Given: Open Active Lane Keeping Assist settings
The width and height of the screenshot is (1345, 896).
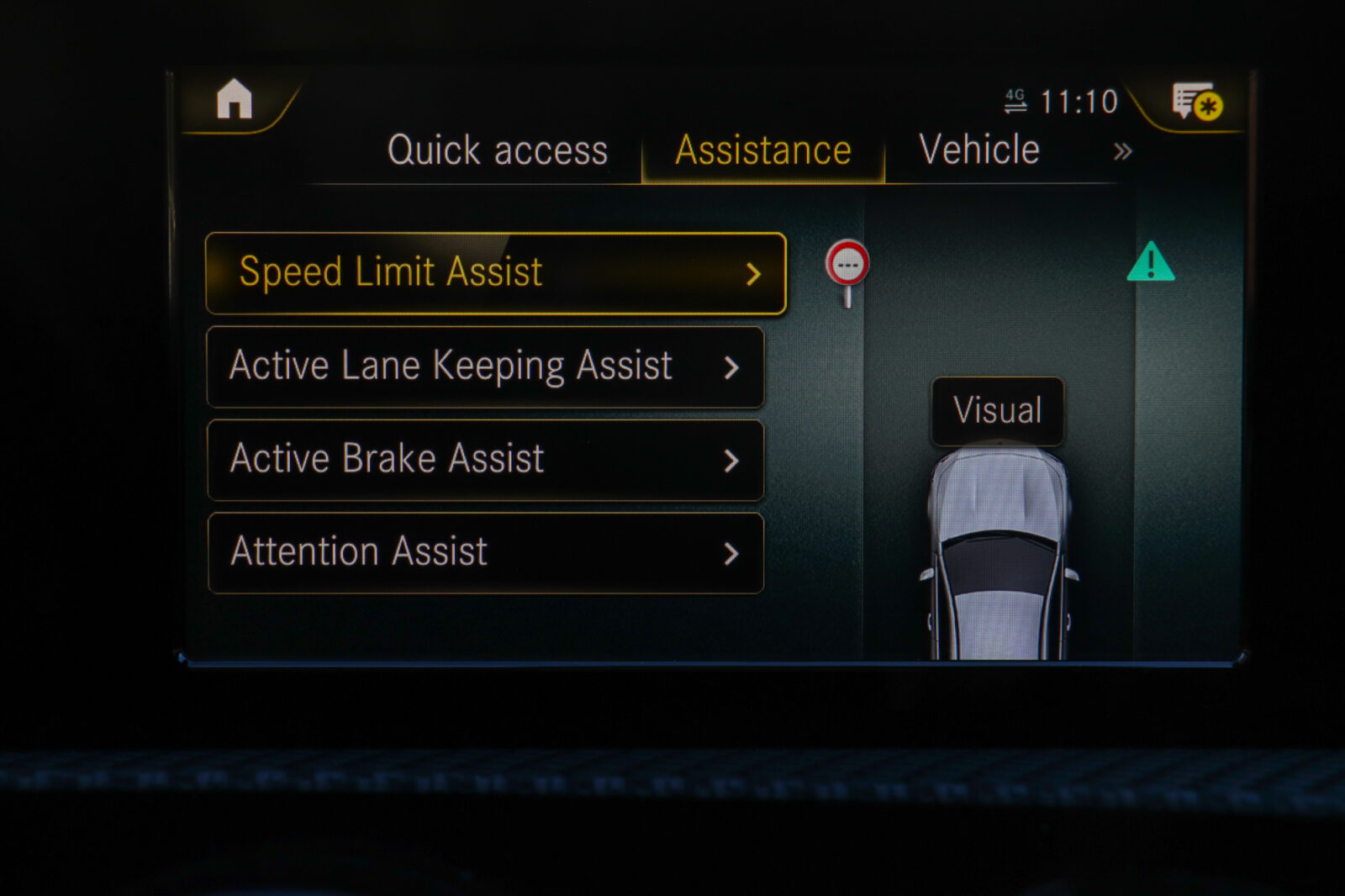Looking at the screenshot, I should click(485, 367).
